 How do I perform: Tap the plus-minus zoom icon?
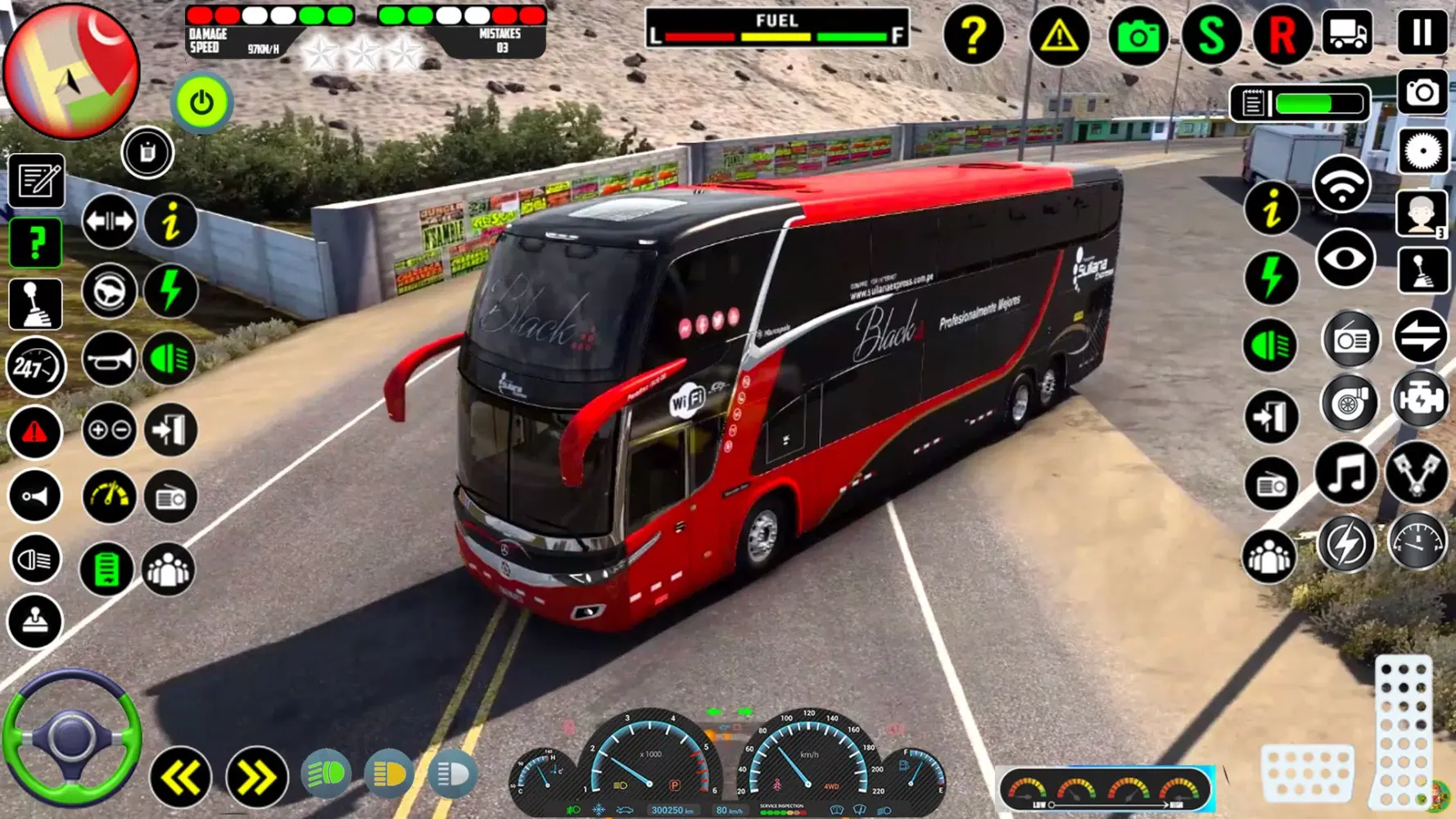tap(108, 429)
